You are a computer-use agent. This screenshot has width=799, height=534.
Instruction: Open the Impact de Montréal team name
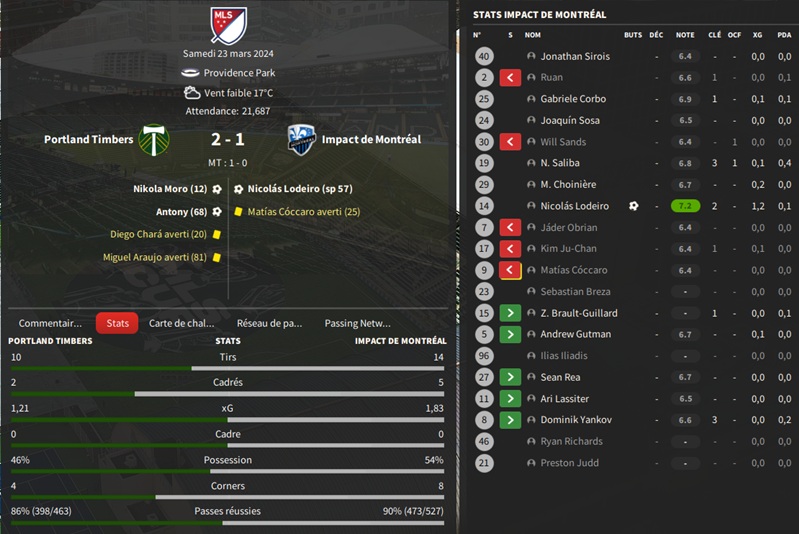click(369, 139)
